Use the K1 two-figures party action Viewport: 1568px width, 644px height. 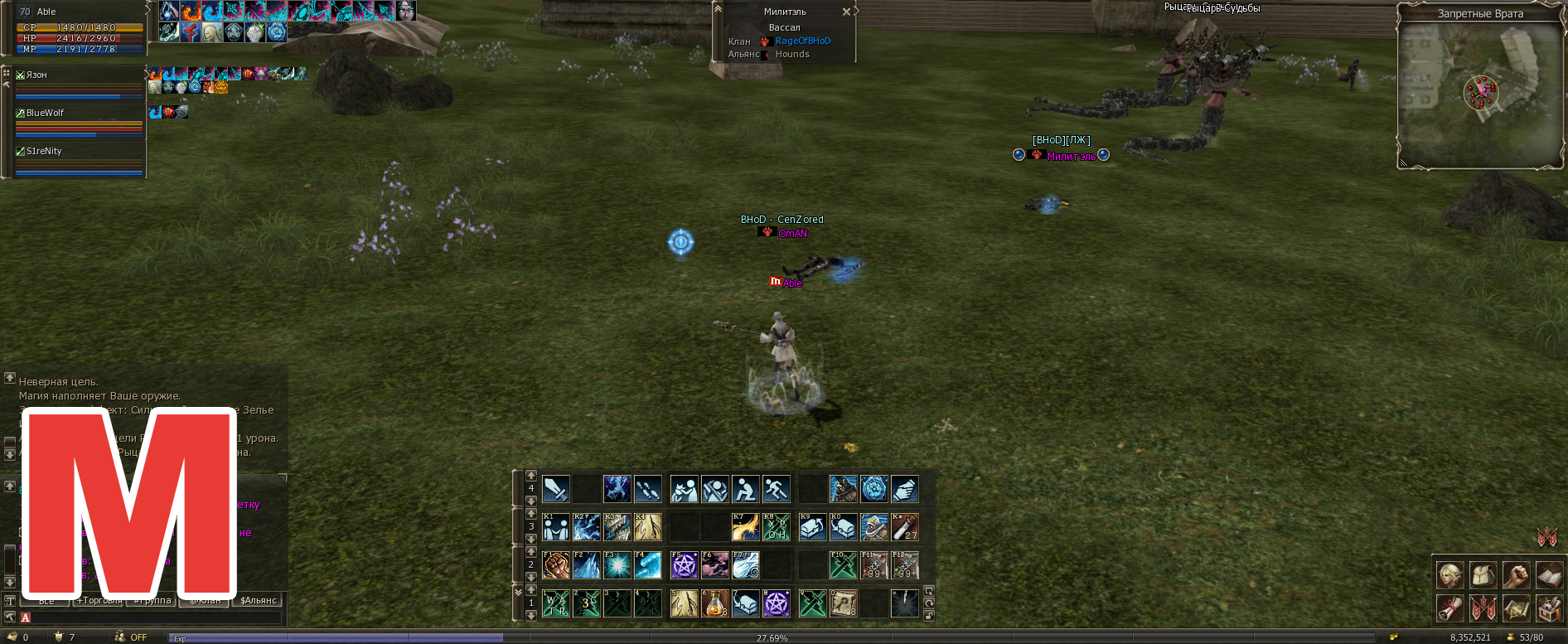click(x=556, y=527)
